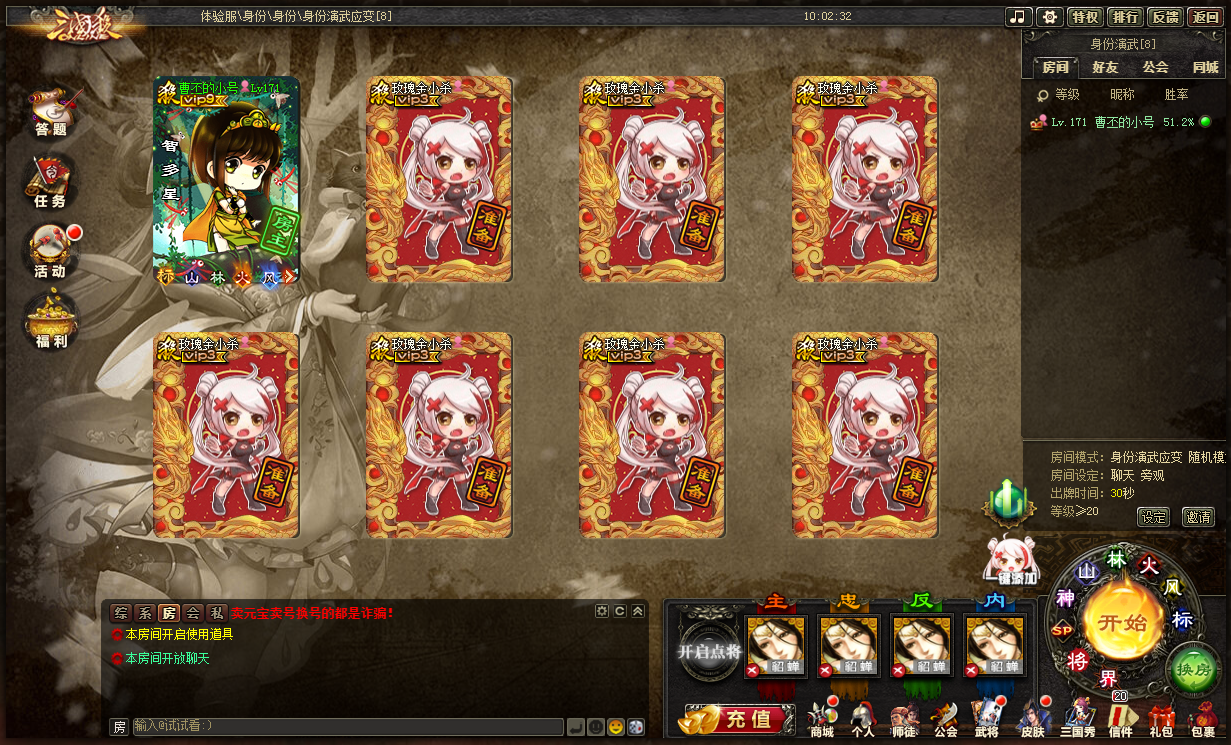Image resolution: width=1231 pixels, height=745 pixels.
Task: Open the 商城 shop icon
Action: click(x=822, y=720)
